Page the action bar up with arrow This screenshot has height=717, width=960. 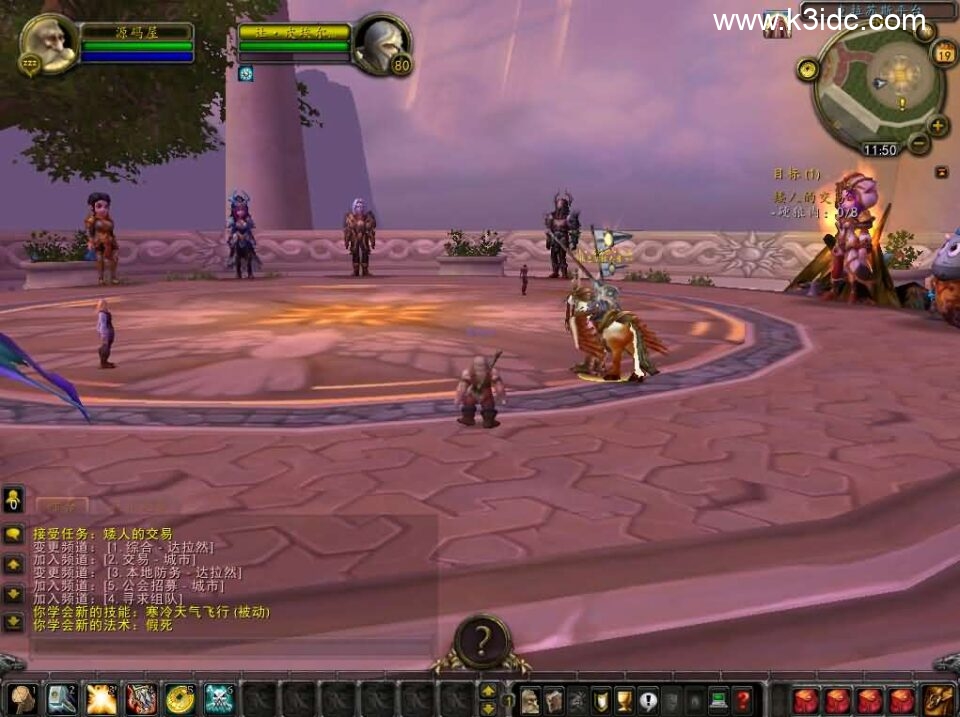488,690
